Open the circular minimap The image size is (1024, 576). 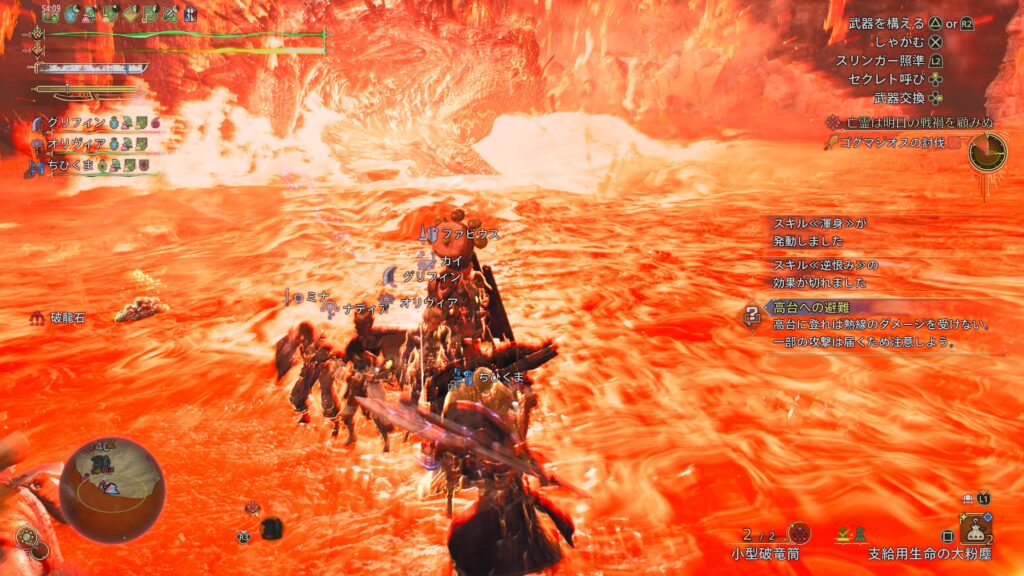(x=112, y=488)
